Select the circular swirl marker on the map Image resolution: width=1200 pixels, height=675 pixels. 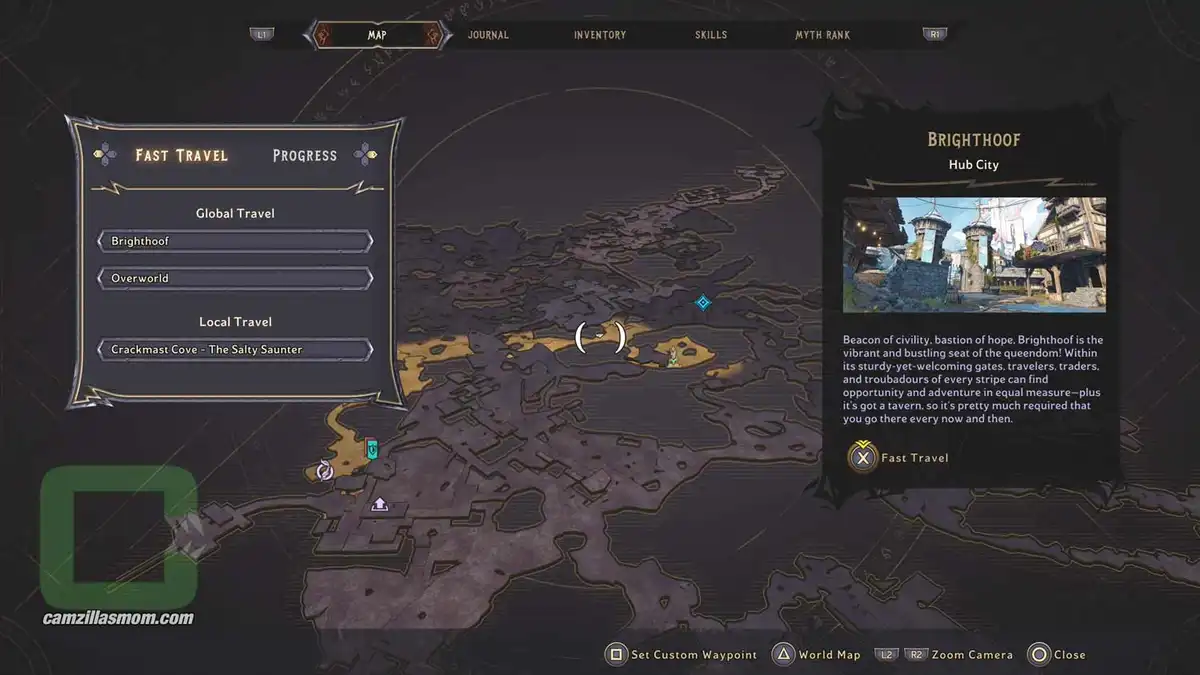(324, 470)
